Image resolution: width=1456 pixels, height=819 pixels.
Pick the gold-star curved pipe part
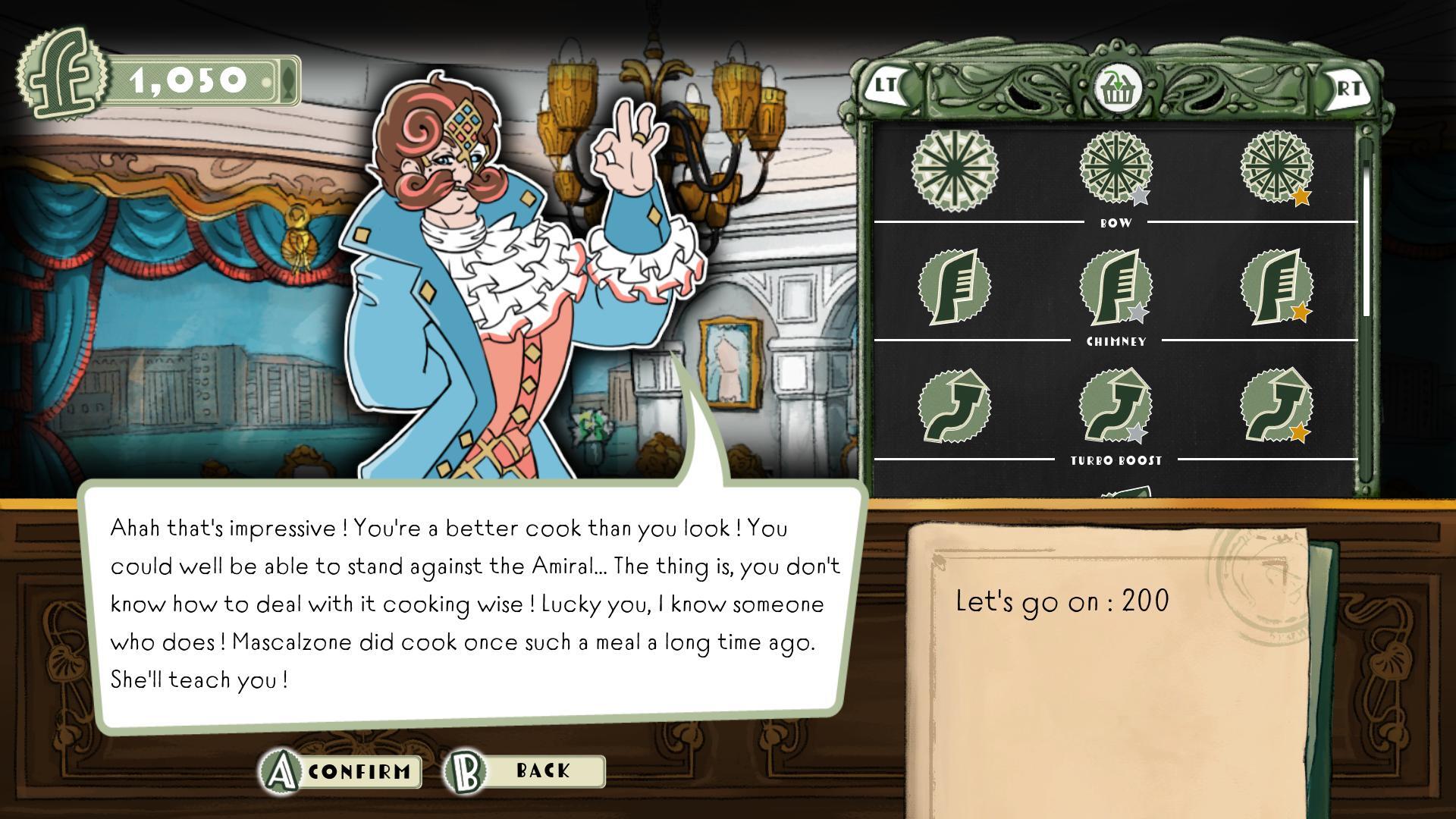tap(1277, 406)
